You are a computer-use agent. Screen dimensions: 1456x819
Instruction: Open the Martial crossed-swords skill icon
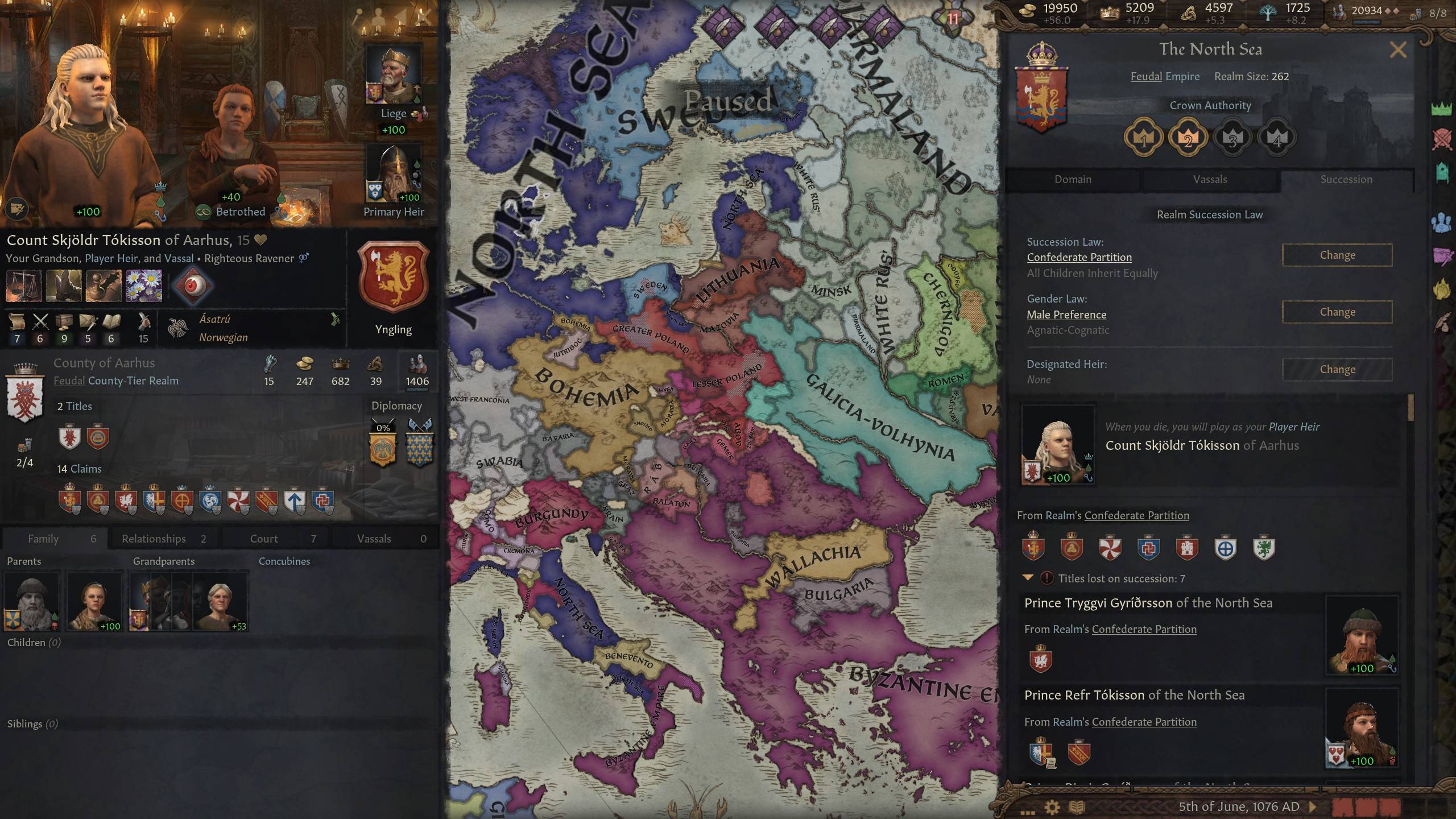pyautogui.click(x=40, y=322)
